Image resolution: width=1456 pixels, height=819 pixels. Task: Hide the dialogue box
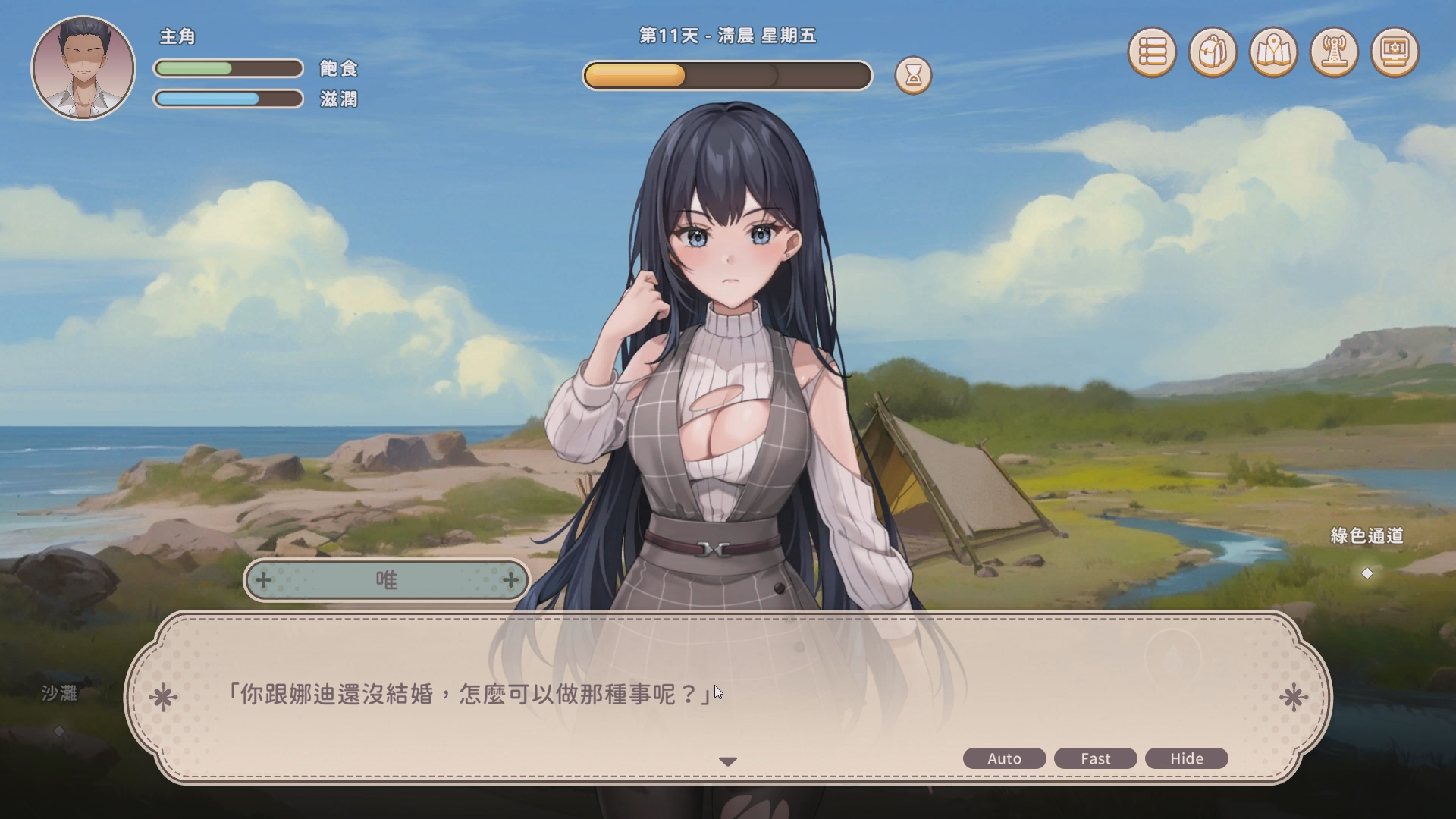(x=1186, y=758)
